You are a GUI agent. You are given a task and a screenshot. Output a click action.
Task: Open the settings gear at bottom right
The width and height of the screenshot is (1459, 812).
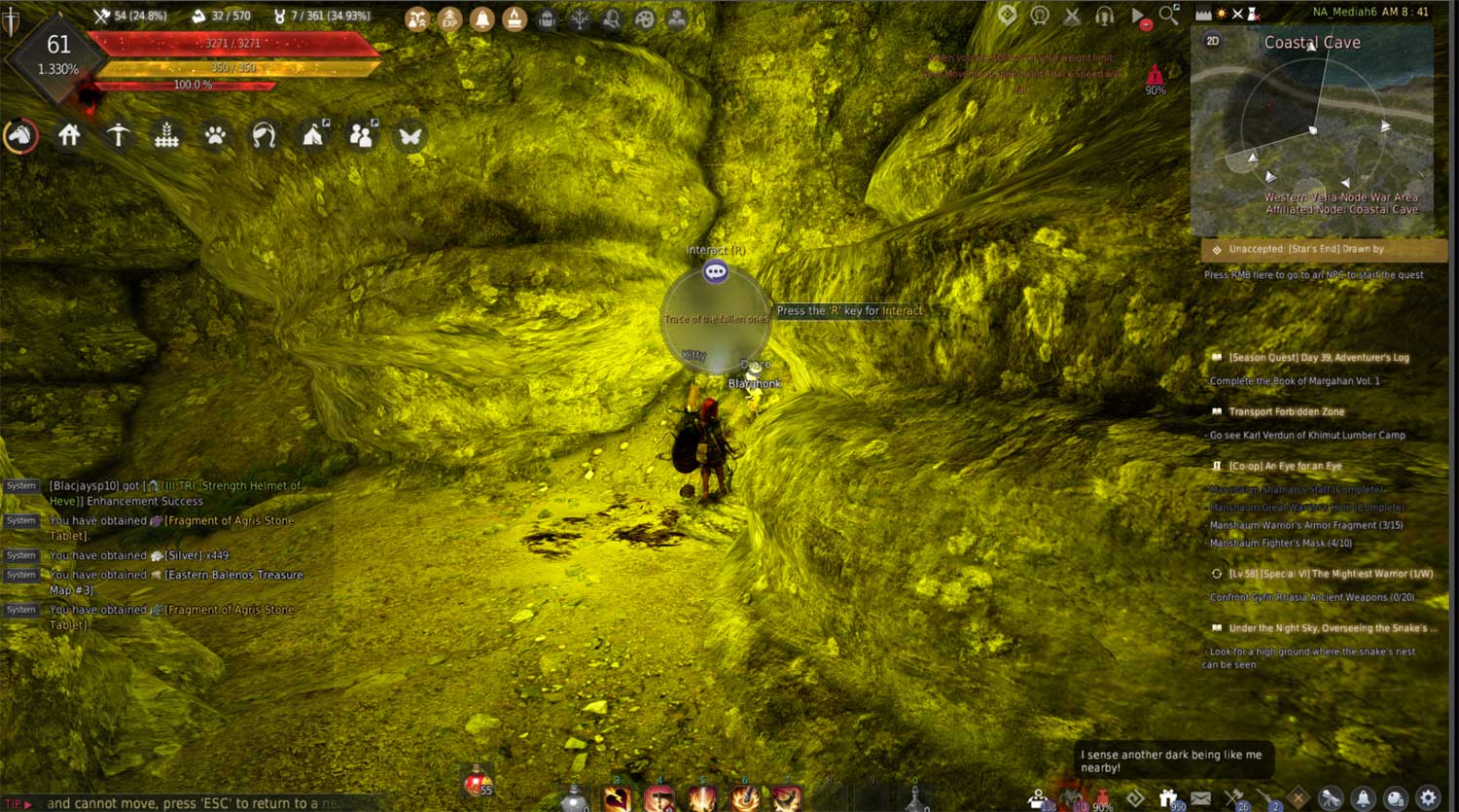1428,798
